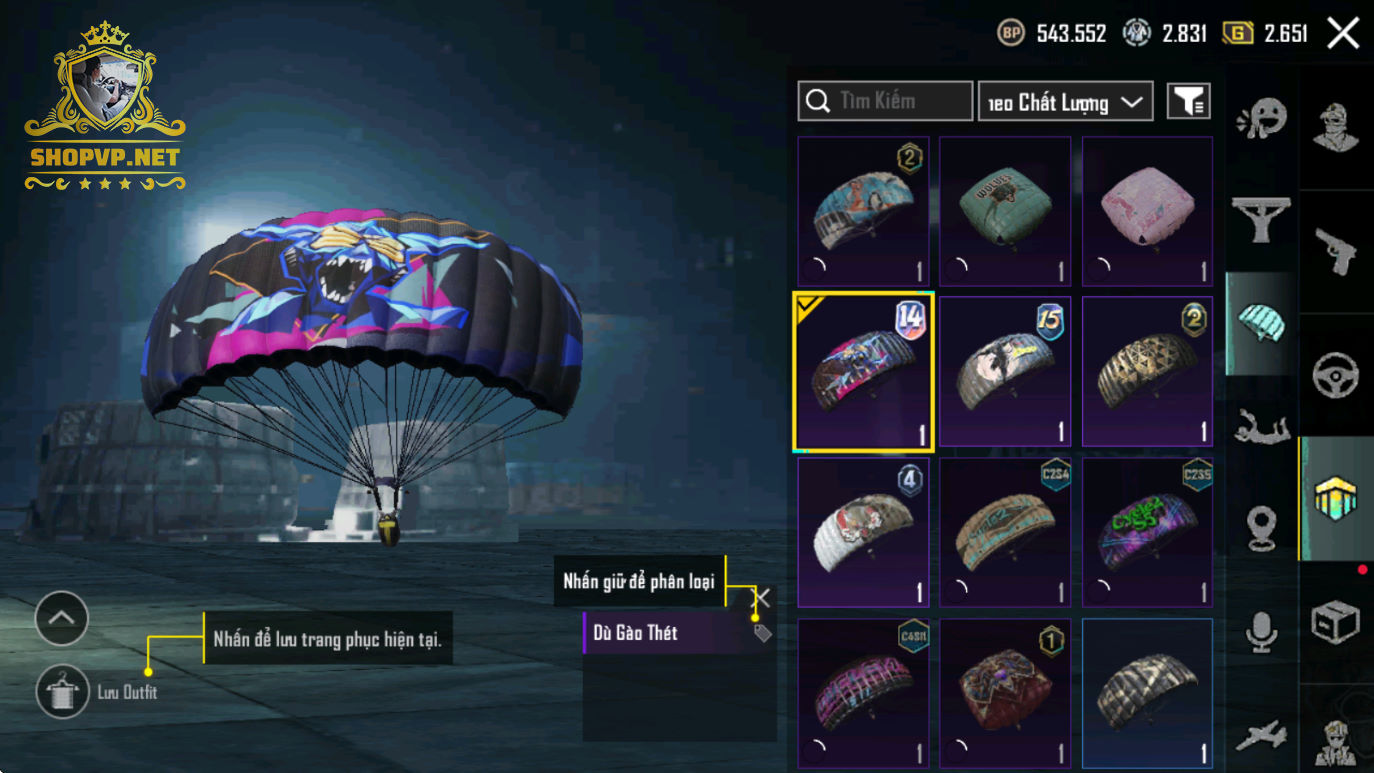Choose the equipped parachute with badge 14
The width and height of the screenshot is (1374, 773).
point(862,372)
